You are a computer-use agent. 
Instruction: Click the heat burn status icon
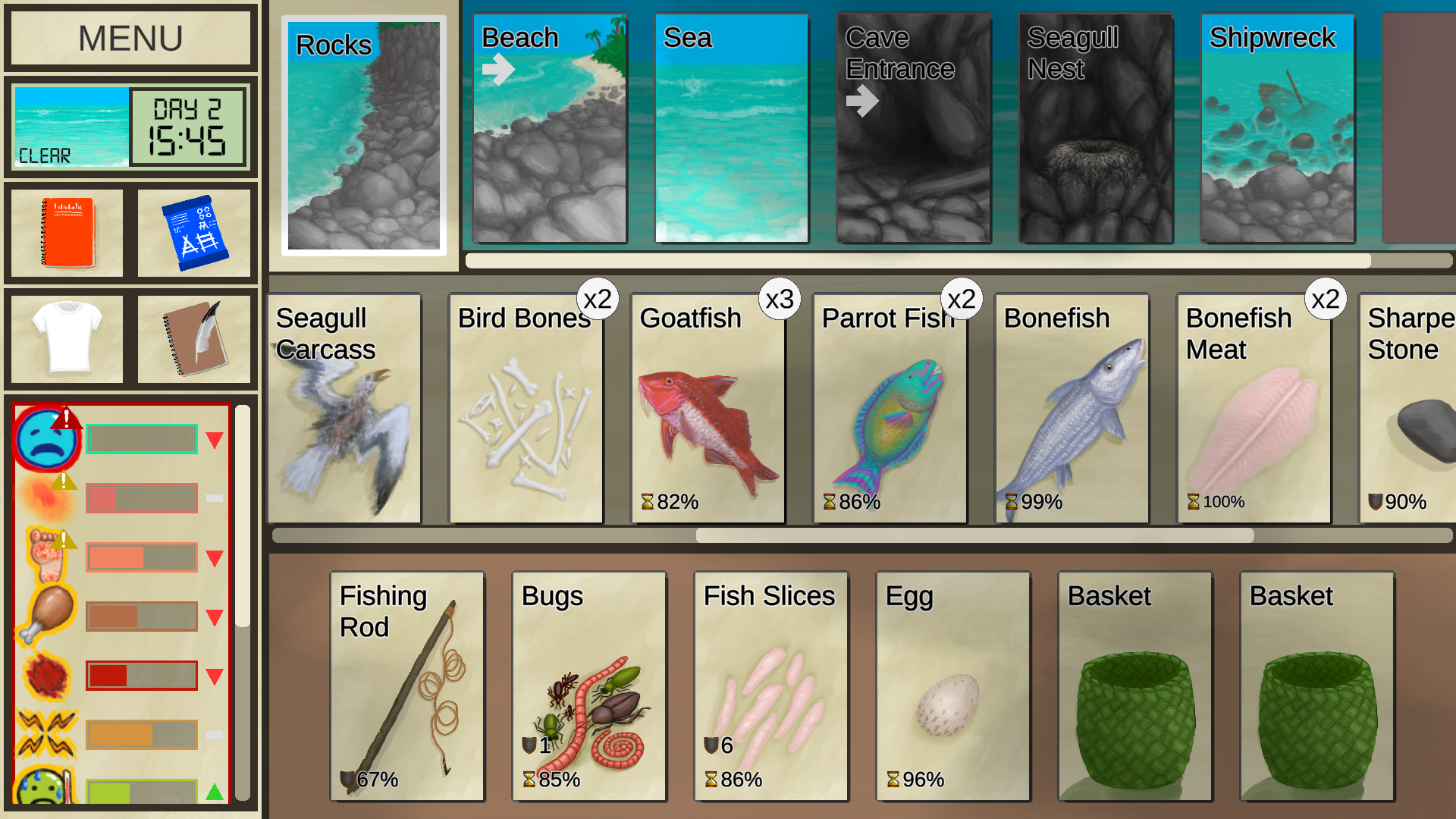pos(44,494)
